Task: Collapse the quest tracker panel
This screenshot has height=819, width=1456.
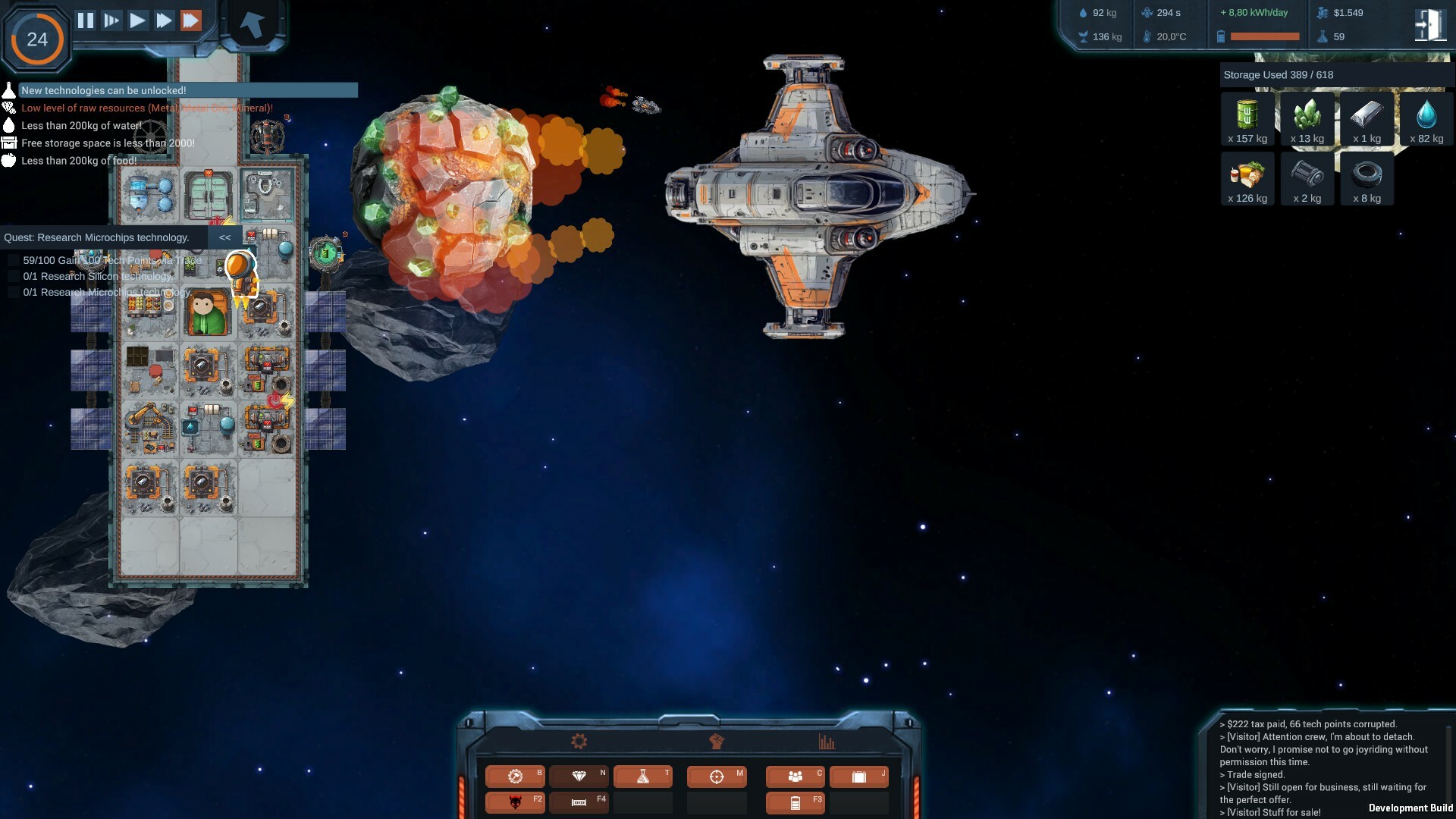Action: (225, 237)
